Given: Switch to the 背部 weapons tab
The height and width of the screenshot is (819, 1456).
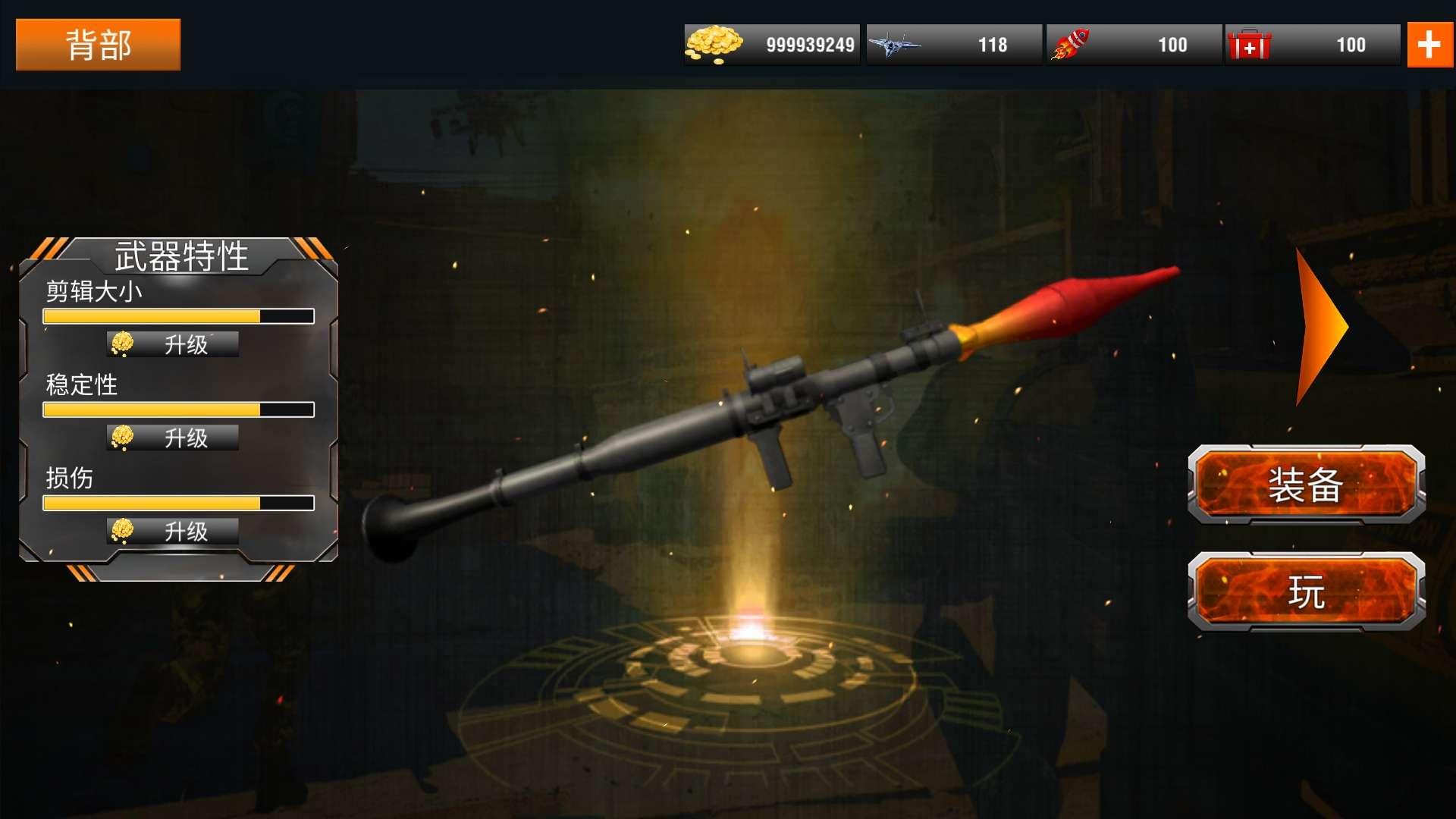Looking at the screenshot, I should [x=98, y=44].
